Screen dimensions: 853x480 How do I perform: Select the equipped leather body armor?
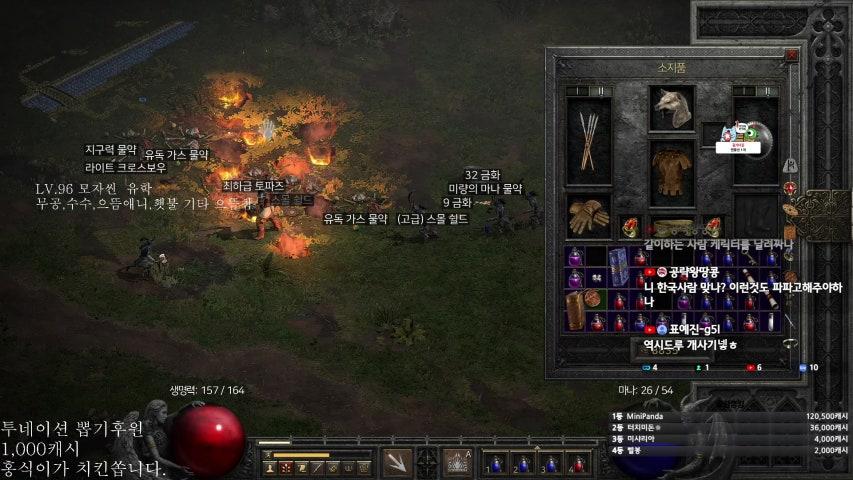[672, 172]
